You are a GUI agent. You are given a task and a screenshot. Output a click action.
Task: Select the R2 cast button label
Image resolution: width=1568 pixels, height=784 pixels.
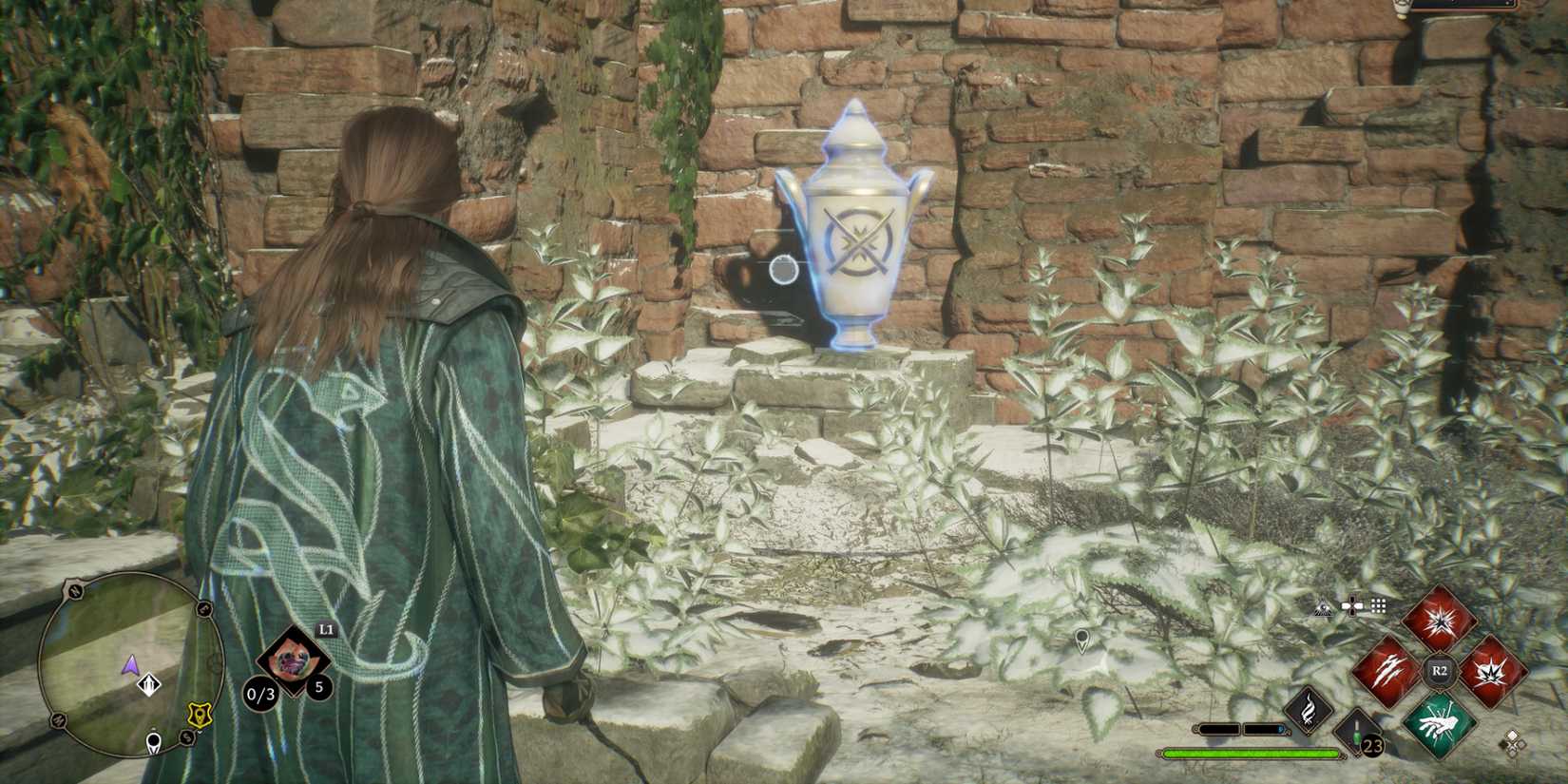(1439, 670)
